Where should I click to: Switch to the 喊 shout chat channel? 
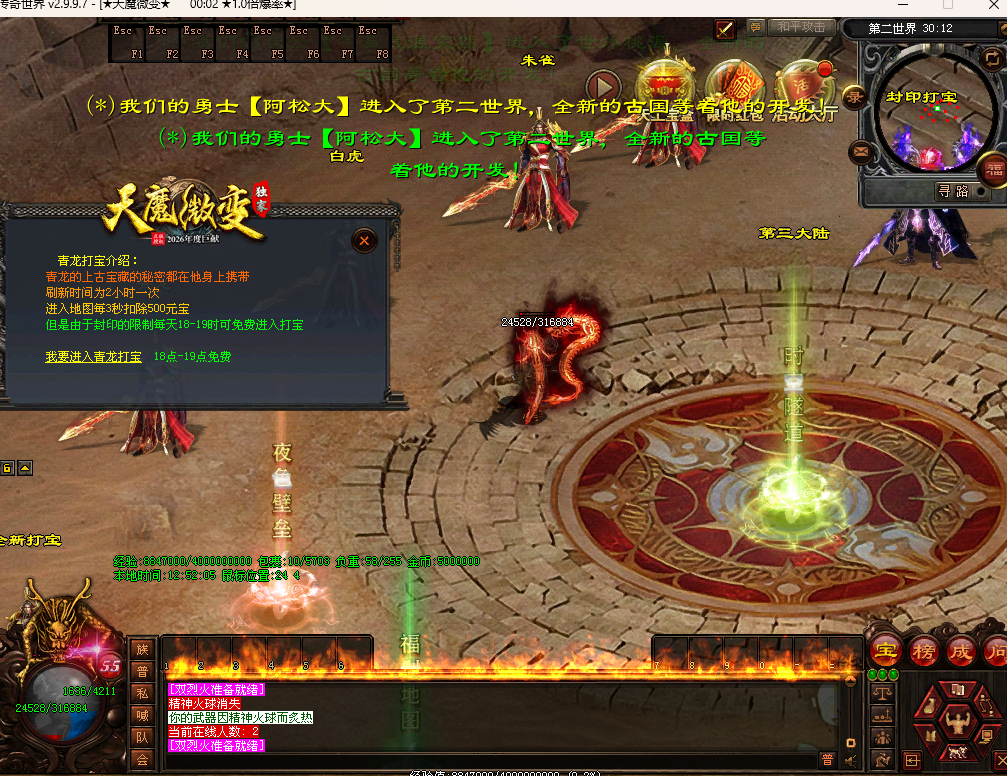(143, 715)
